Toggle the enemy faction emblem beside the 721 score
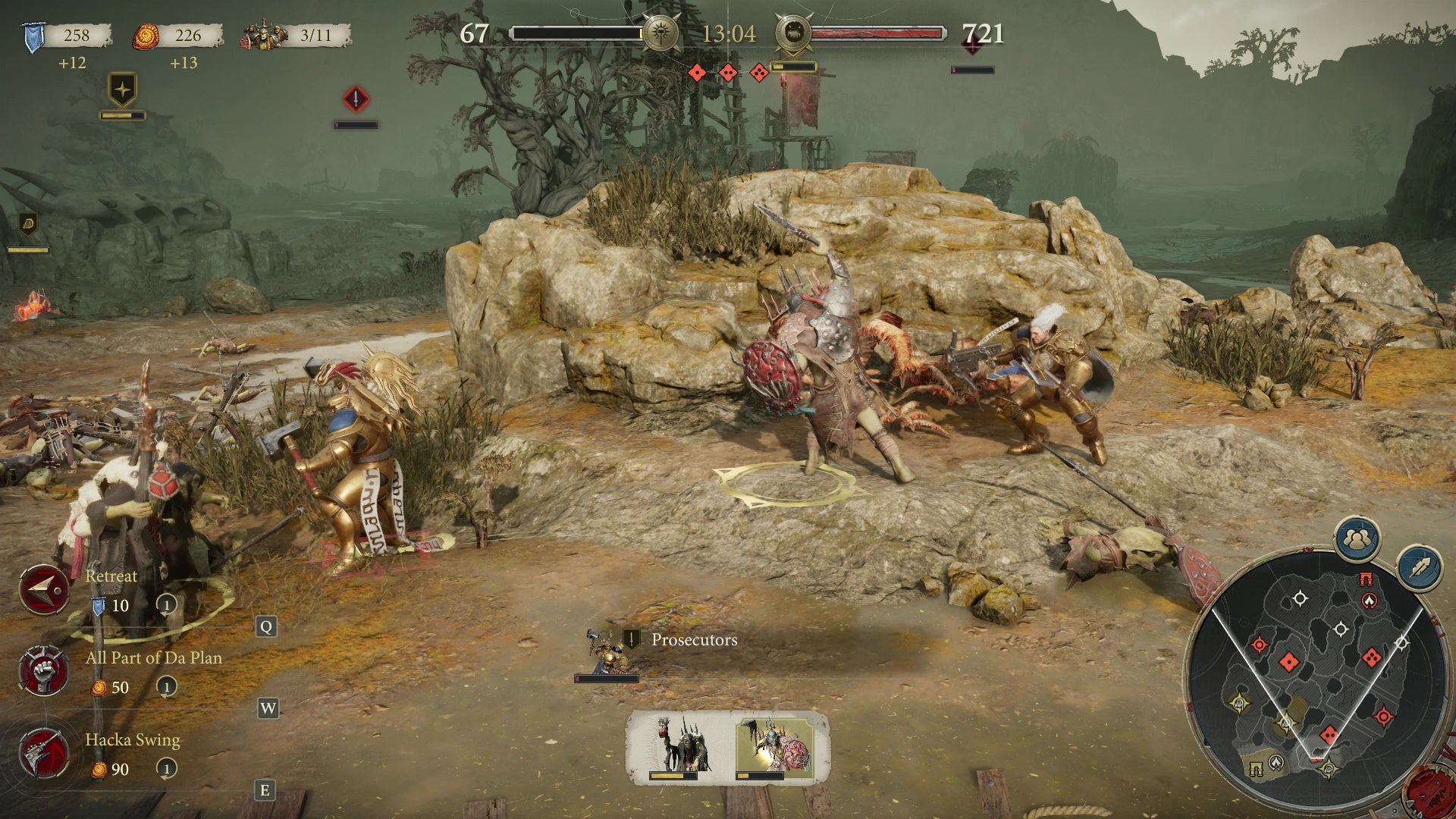Image resolution: width=1456 pixels, height=819 pixels. [794, 33]
